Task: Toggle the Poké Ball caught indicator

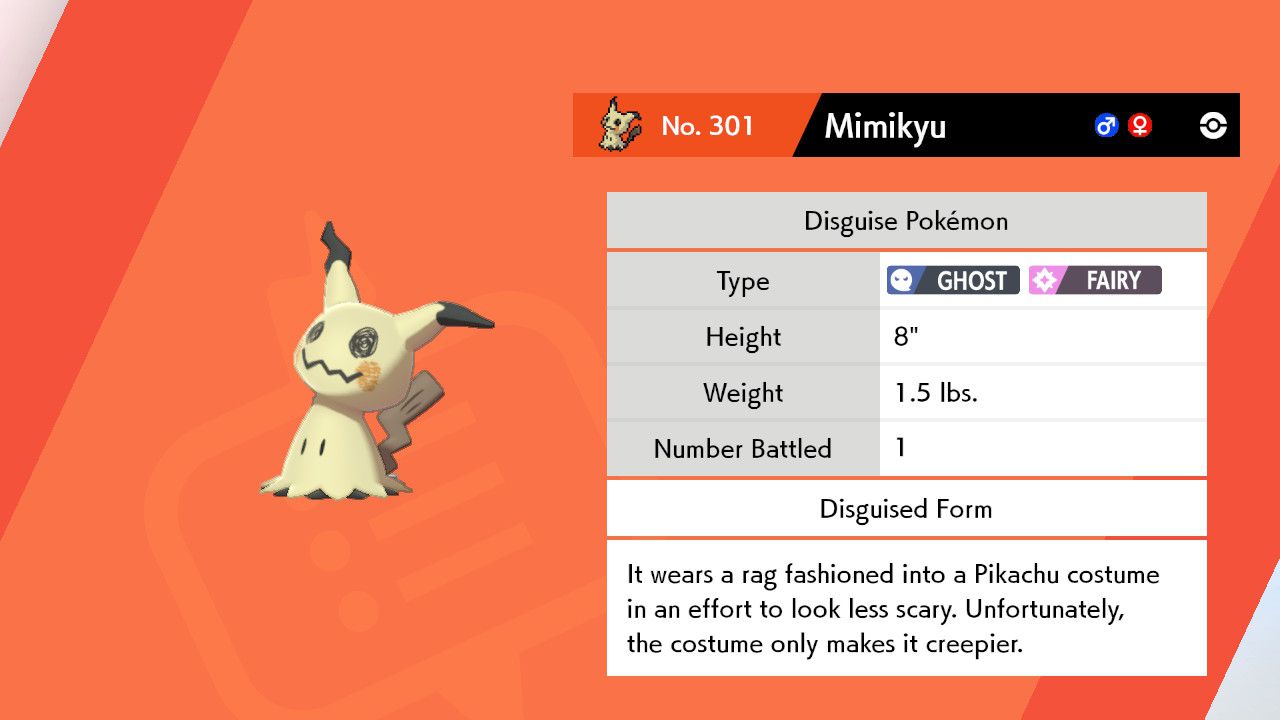Action: [1212, 125]
